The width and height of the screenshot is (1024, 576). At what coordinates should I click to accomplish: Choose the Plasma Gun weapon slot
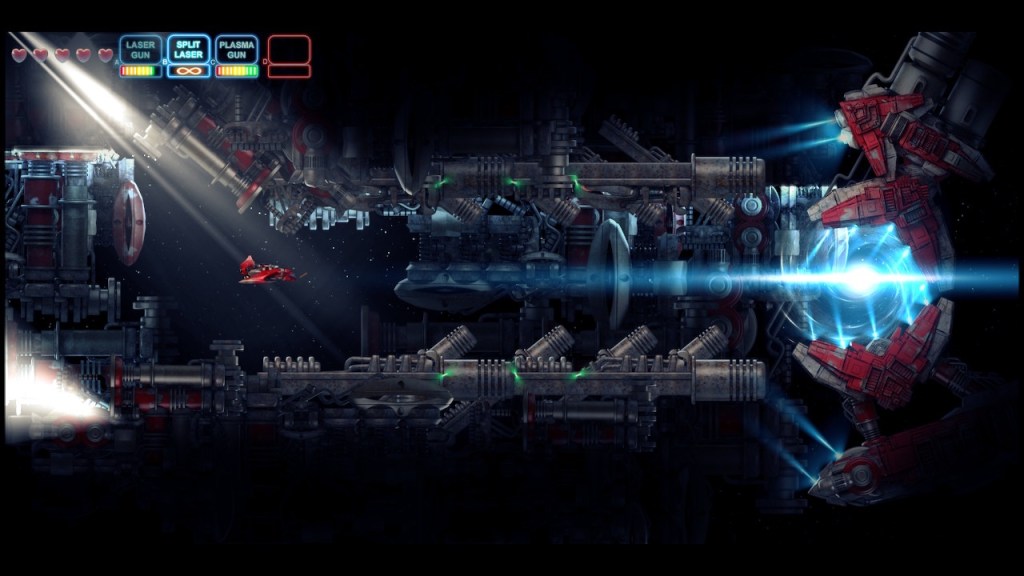click(x=236, y=50)
